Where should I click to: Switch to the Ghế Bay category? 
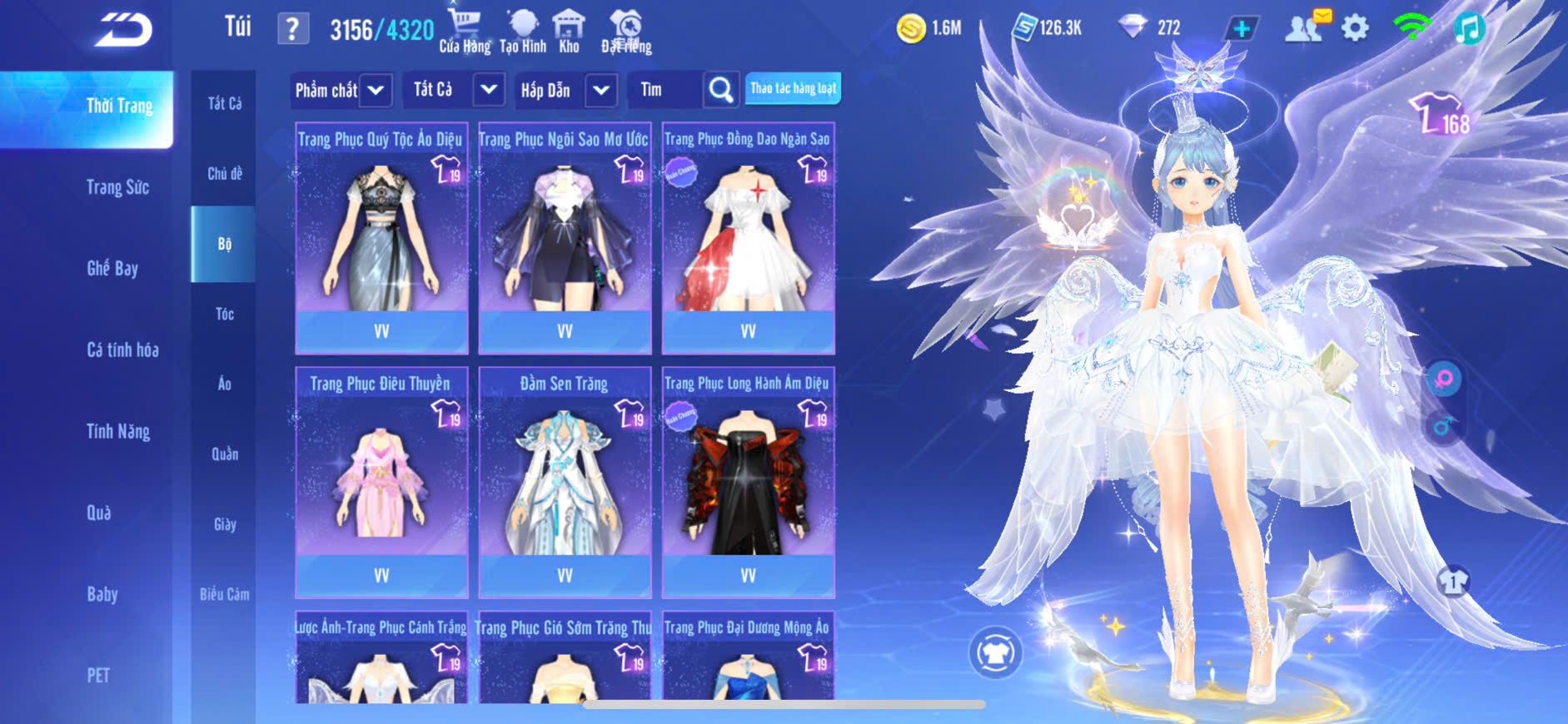click(x=112, y=268)
